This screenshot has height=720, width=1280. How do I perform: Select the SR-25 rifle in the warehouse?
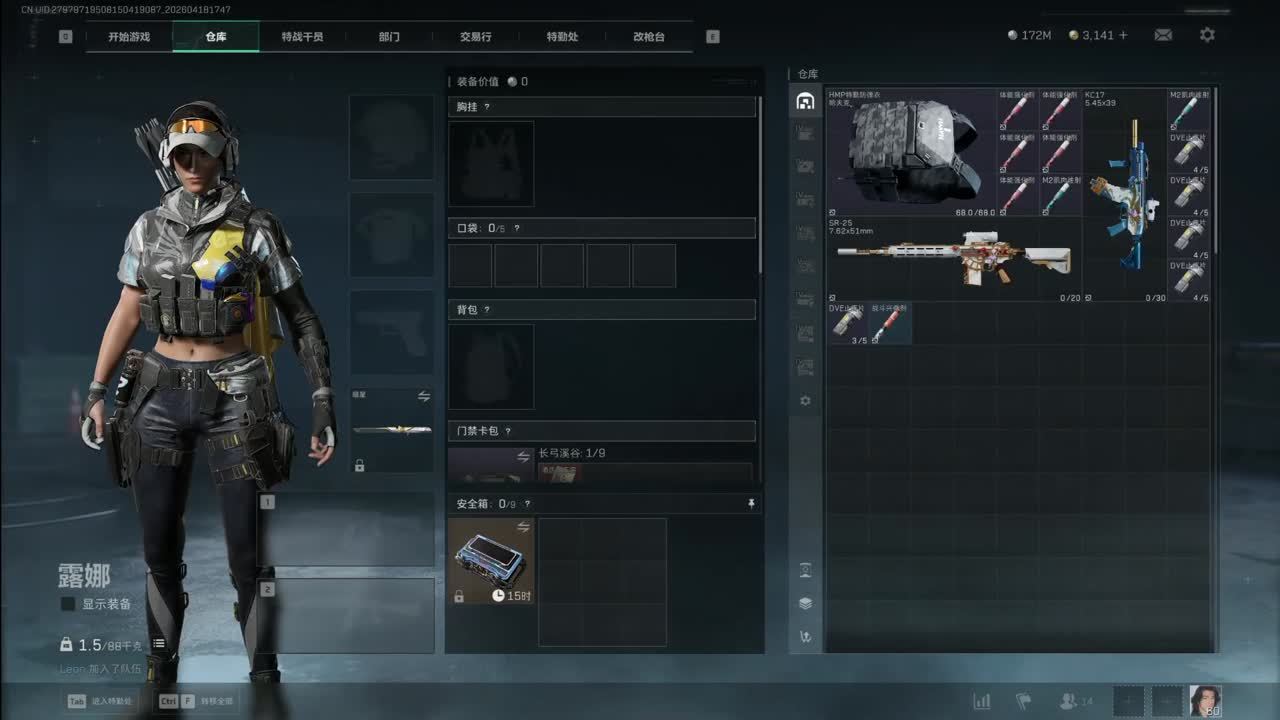coord(953,259)
